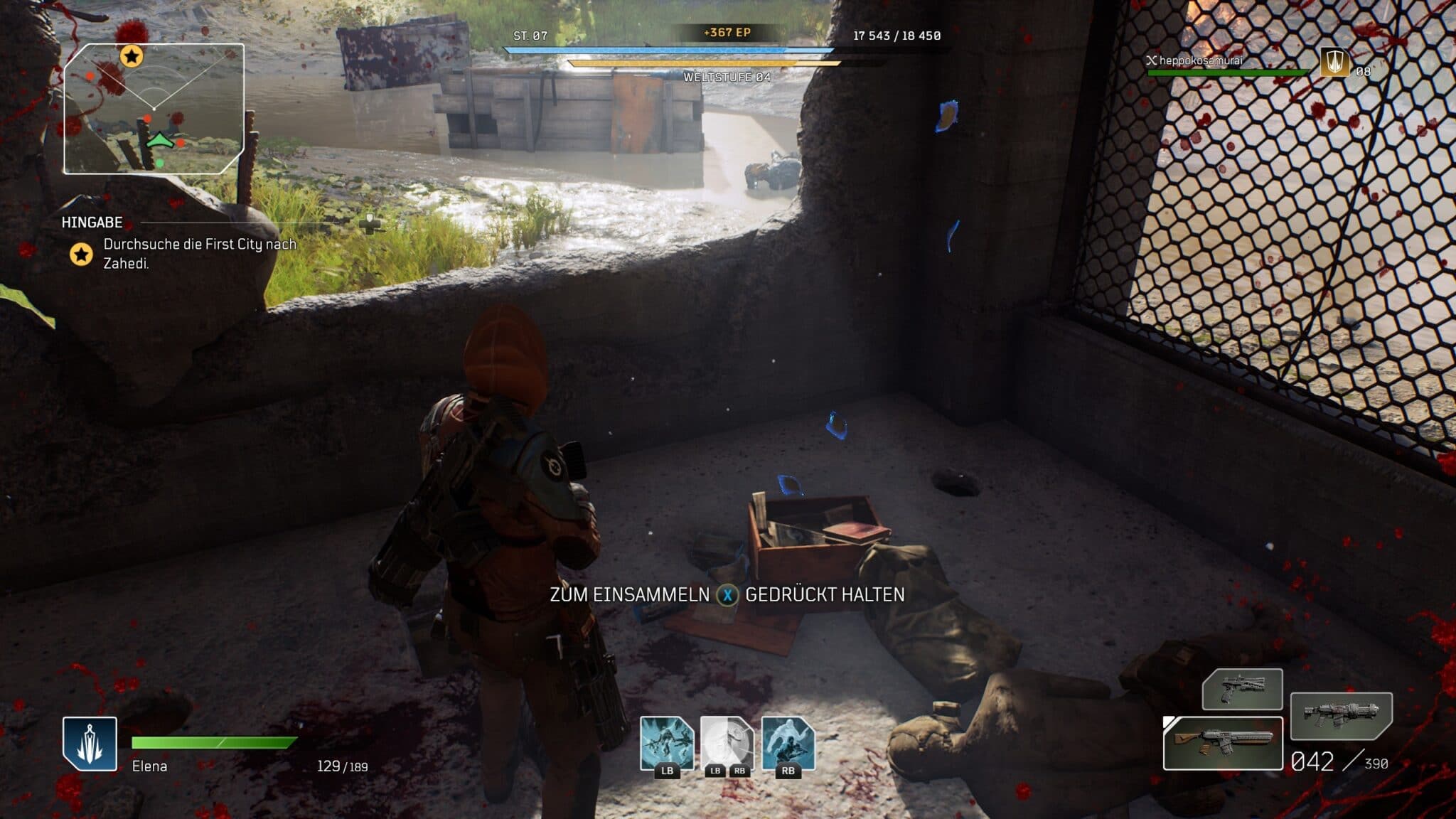Click the teammate's gold class emblem
Image resolution: width=1456 pixels, height=819 pixels.
click(x=1335, y=63)
